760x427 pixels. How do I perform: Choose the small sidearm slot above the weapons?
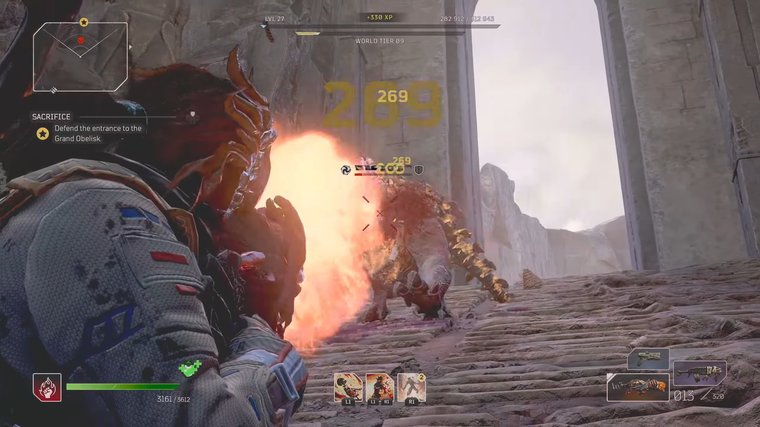coord(647,358)
